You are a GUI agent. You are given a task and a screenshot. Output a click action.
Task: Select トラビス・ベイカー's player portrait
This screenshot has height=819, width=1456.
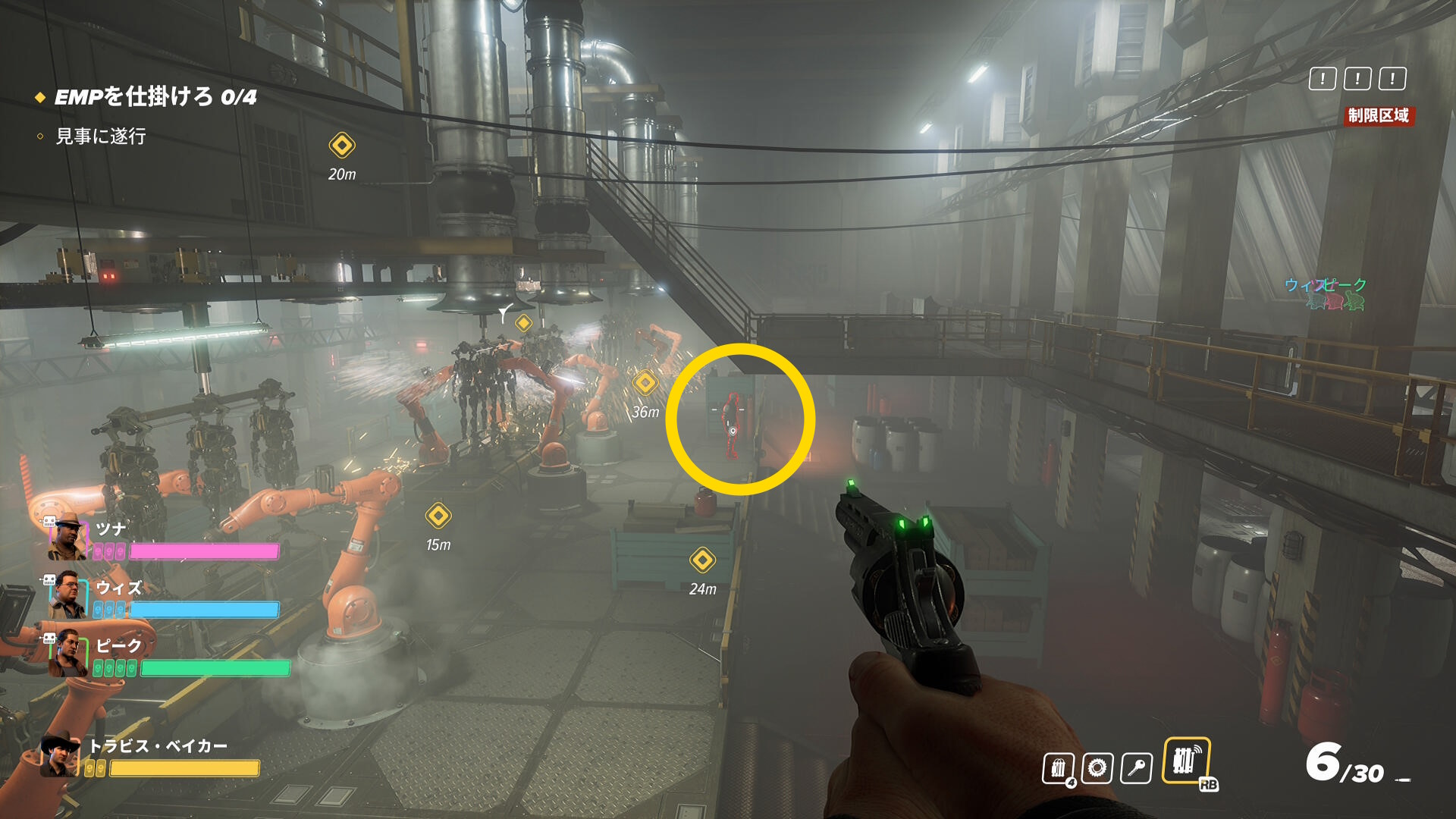tap(60, 756)
